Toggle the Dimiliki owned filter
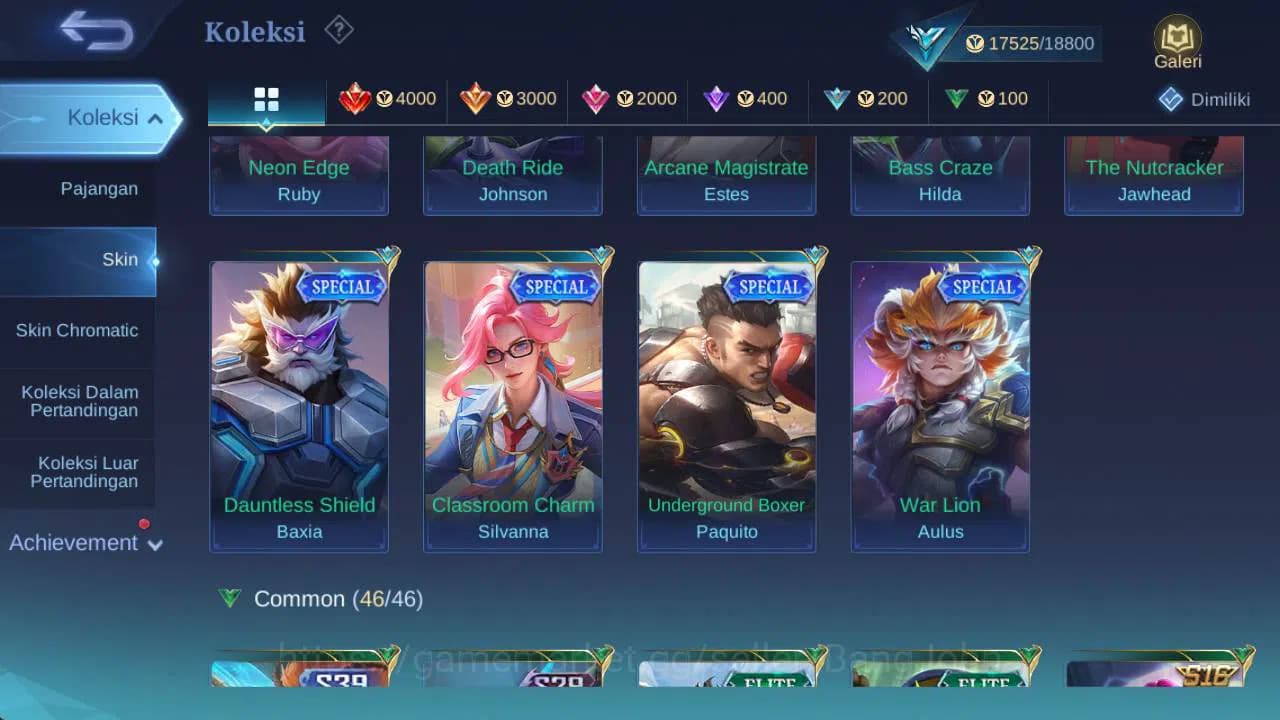 click(x=1204, y=99)
